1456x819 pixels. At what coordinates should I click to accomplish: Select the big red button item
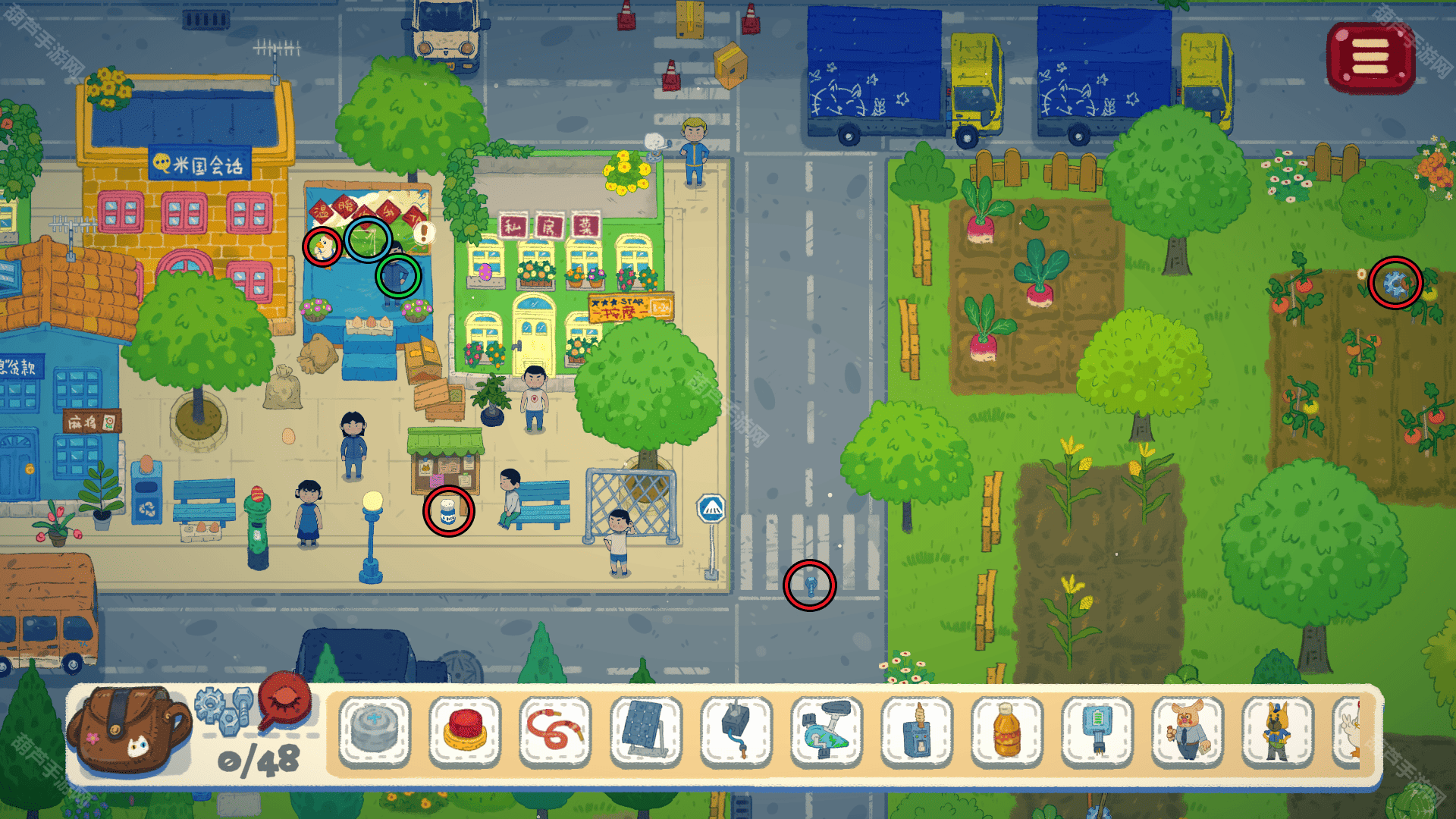pos(465,731)
